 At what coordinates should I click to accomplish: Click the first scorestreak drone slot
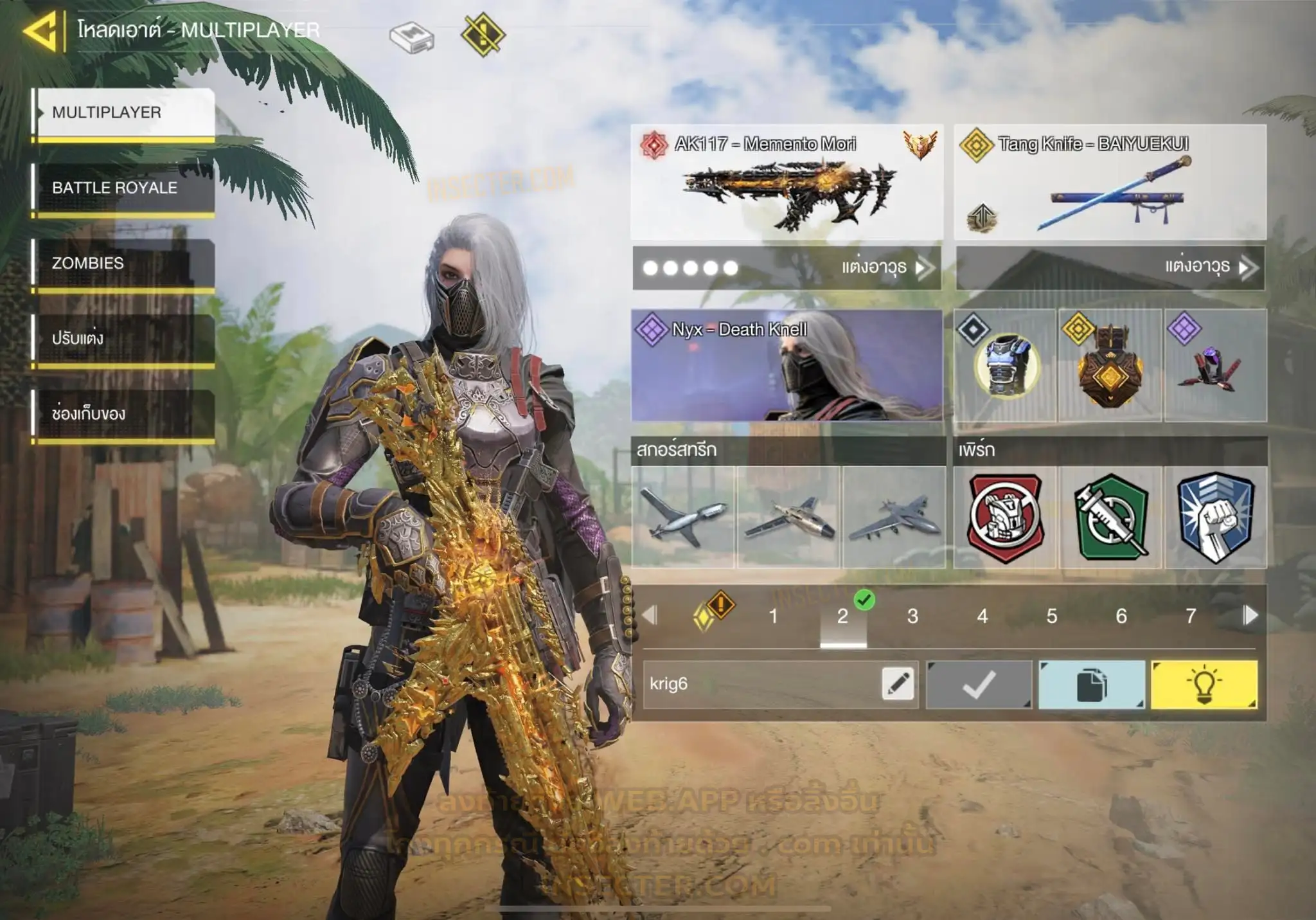coord(683,518)
